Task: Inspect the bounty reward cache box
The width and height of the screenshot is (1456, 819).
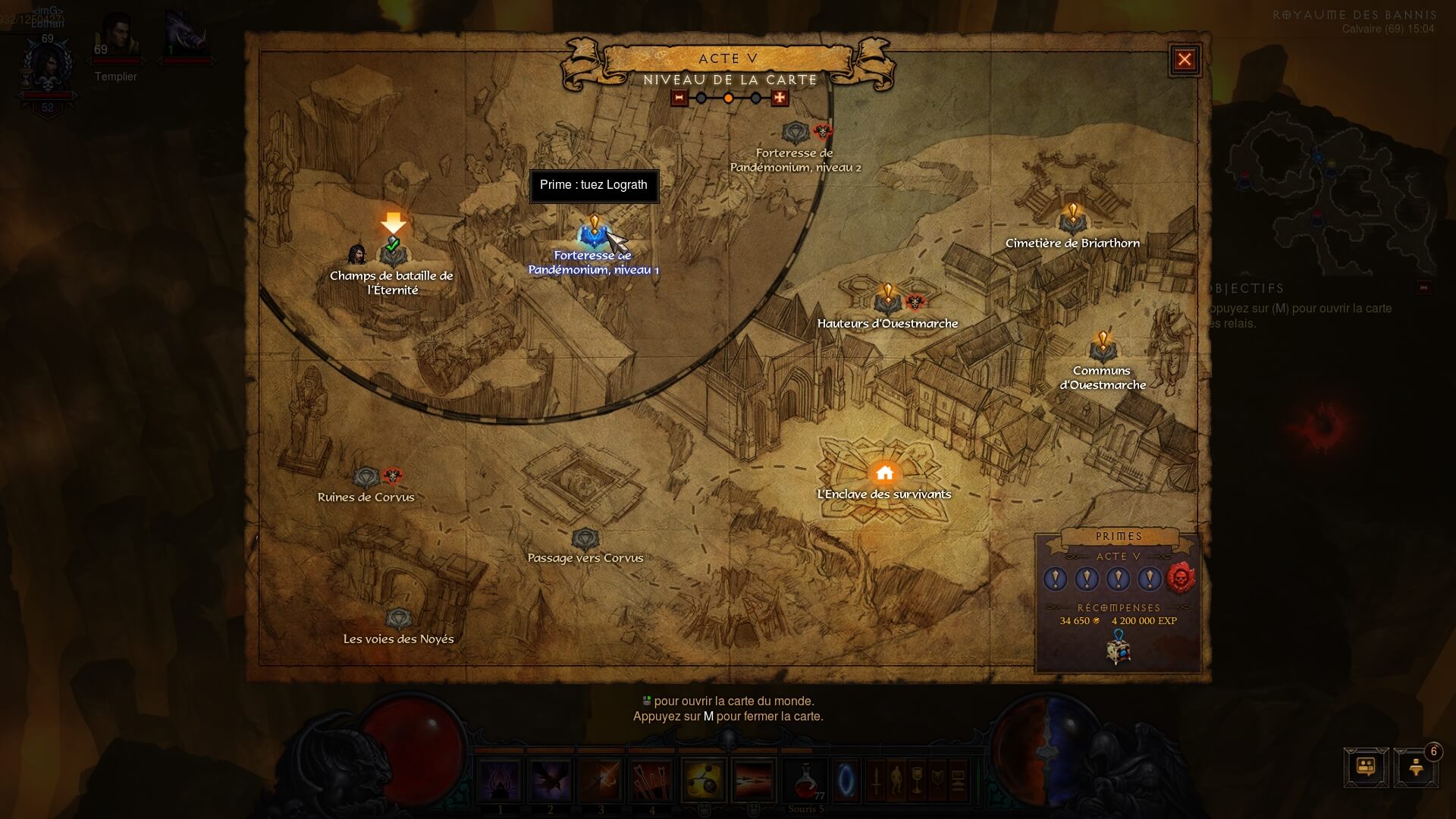Action: tap(1119, 651)
